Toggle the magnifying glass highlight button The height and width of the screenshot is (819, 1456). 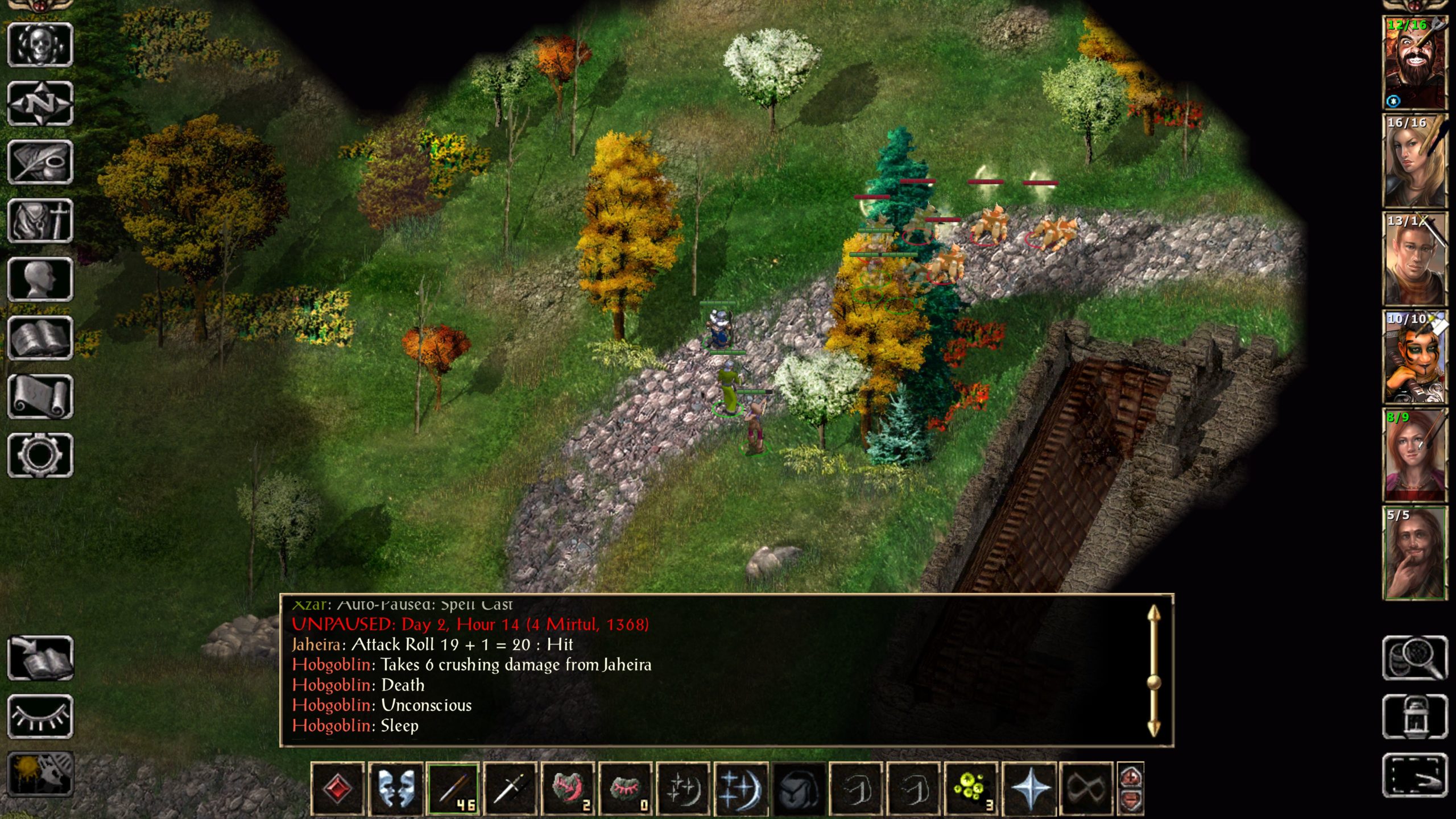pyautogui.click(x=1414, y=658)
